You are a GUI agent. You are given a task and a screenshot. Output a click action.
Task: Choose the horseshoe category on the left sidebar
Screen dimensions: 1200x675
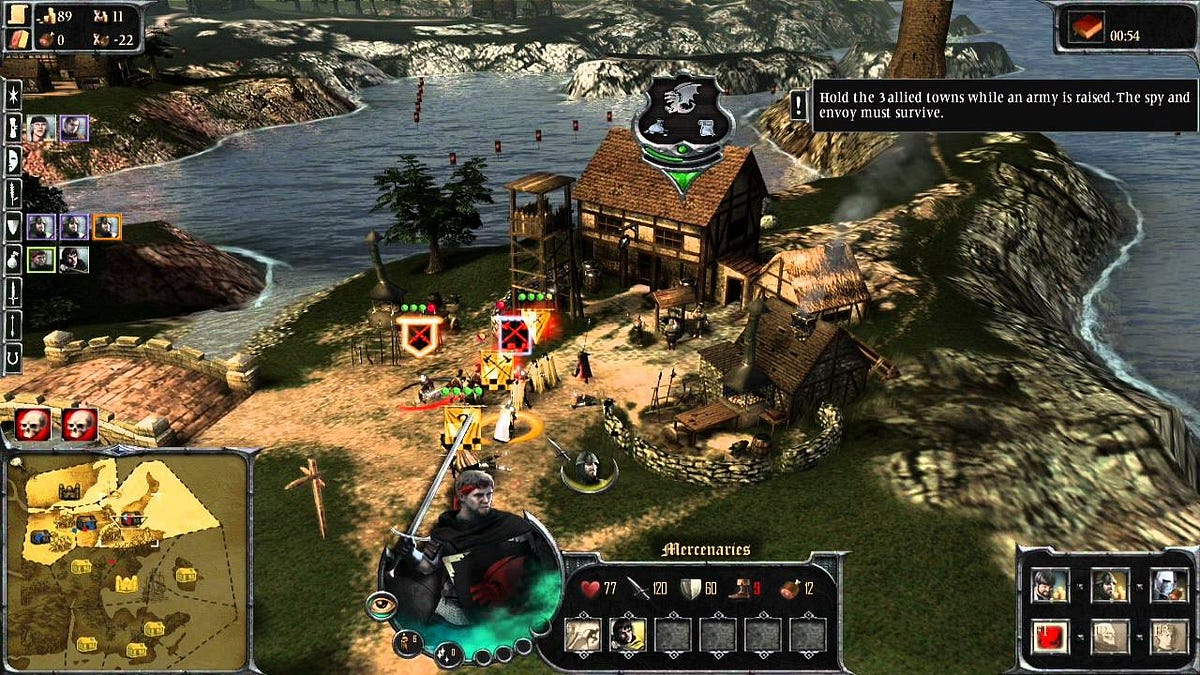point(13,357)
